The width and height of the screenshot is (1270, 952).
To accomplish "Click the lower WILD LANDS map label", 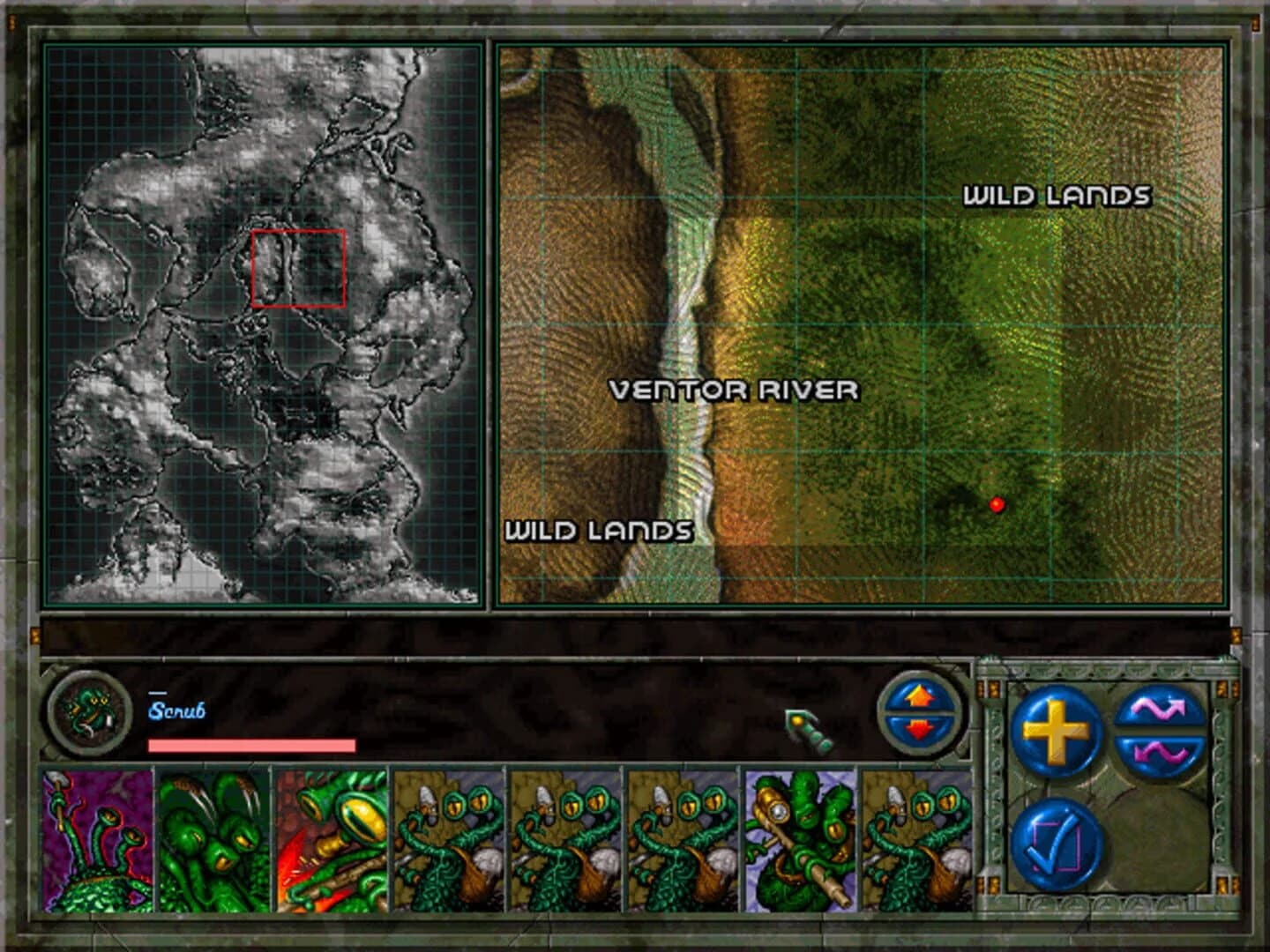I will [x=598, y=531].
